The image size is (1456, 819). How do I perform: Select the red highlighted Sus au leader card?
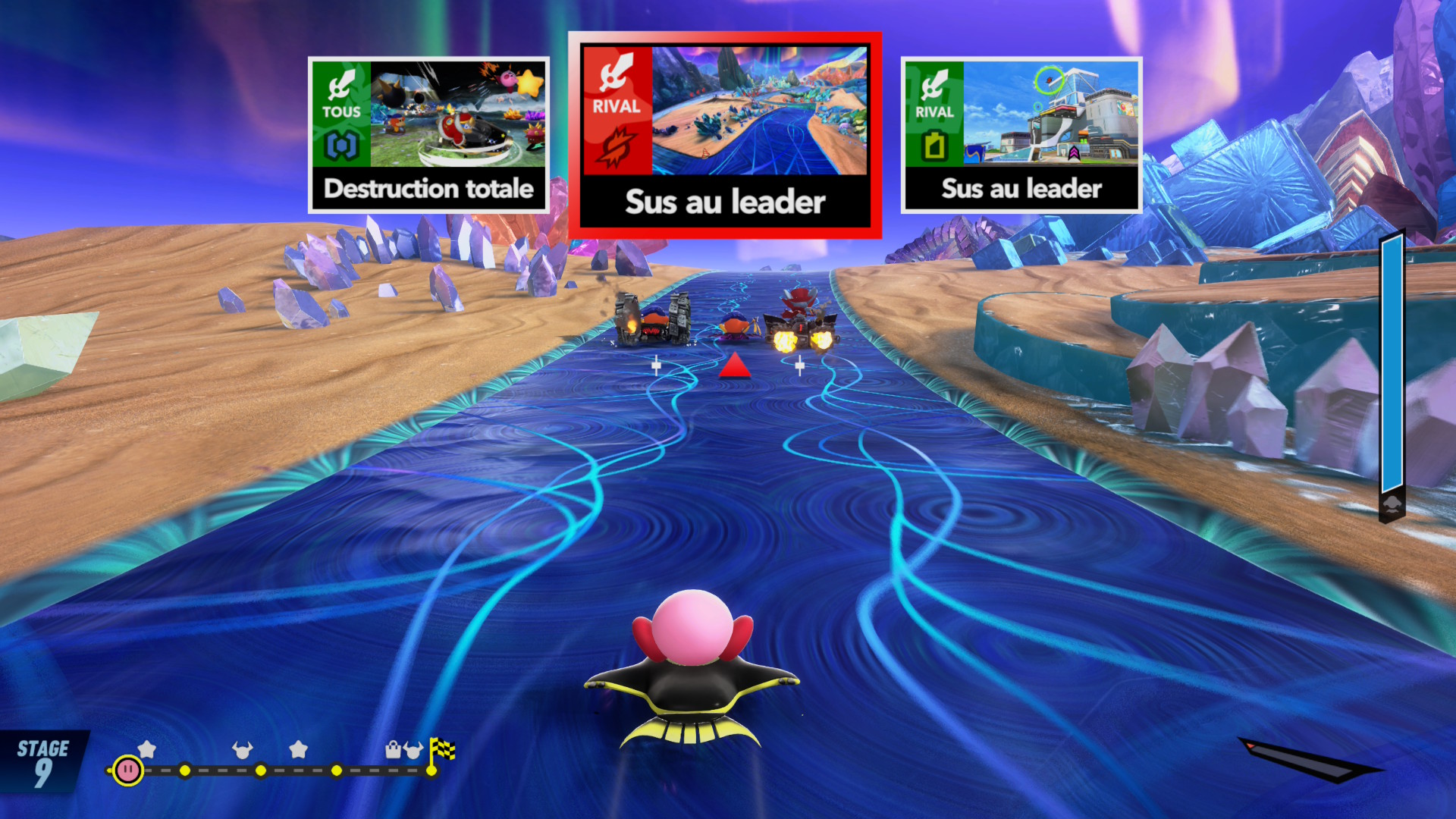click(x=724, y=135)
